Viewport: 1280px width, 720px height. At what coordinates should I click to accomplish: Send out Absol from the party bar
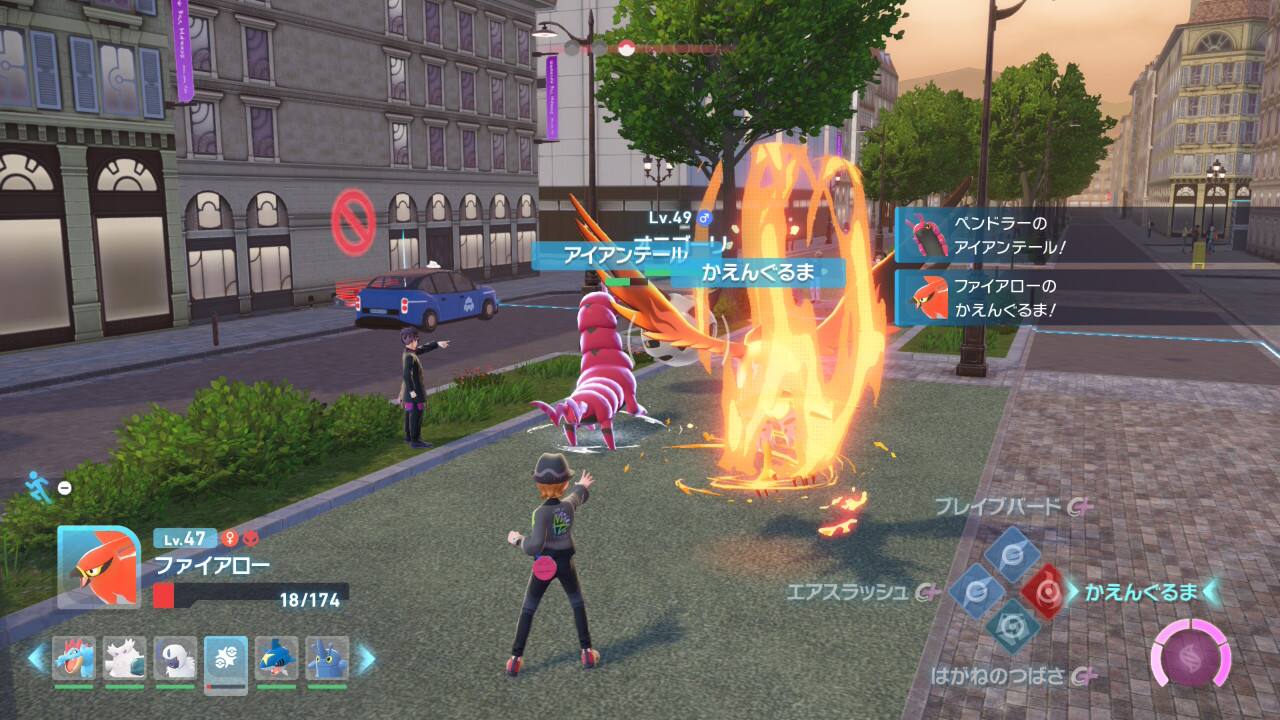(175, 658)
